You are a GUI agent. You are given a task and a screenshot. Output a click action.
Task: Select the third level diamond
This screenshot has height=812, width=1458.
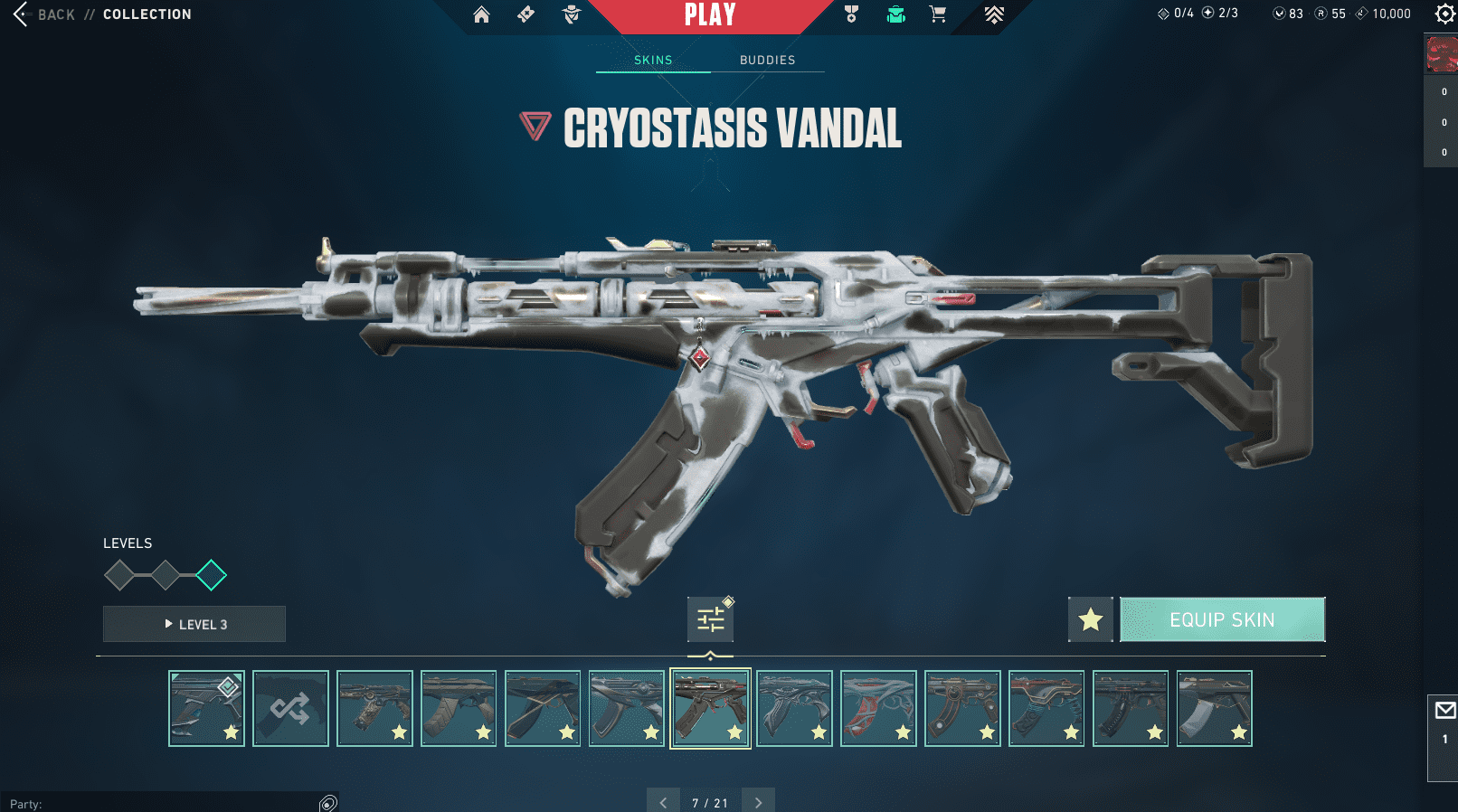tap(211, 575)
